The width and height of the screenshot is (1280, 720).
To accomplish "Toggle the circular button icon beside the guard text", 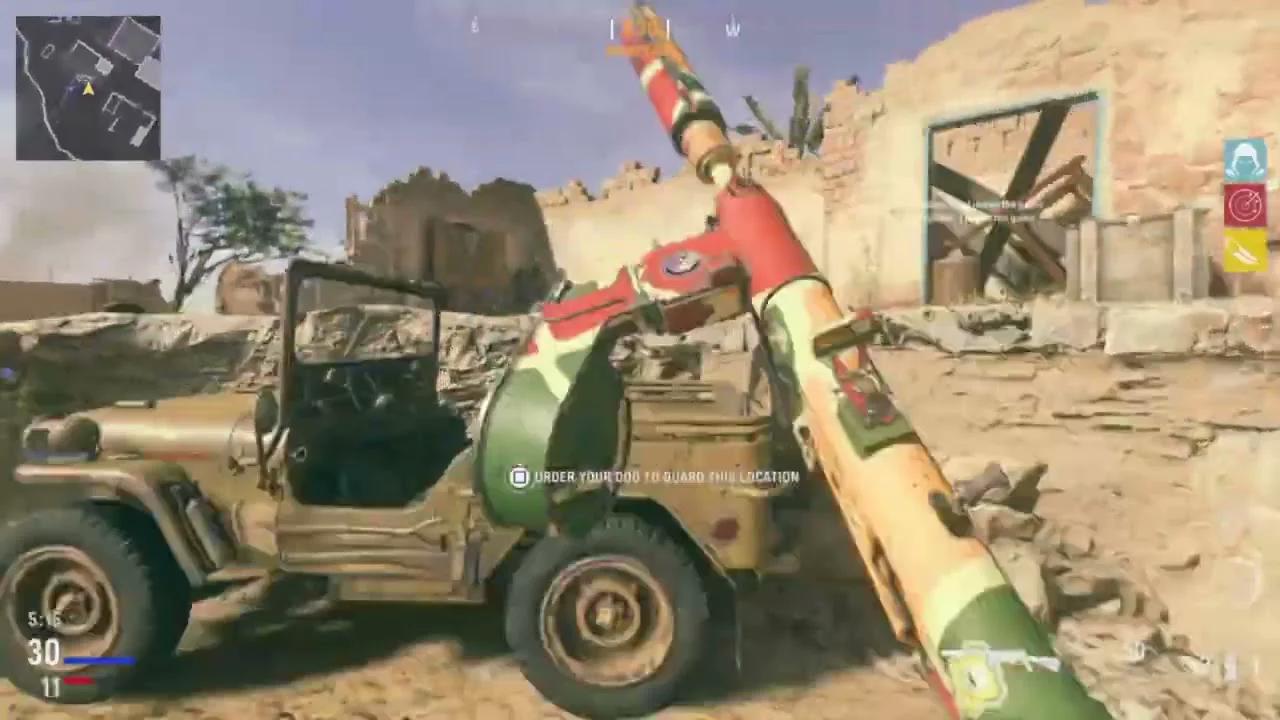I will (519, 477).
